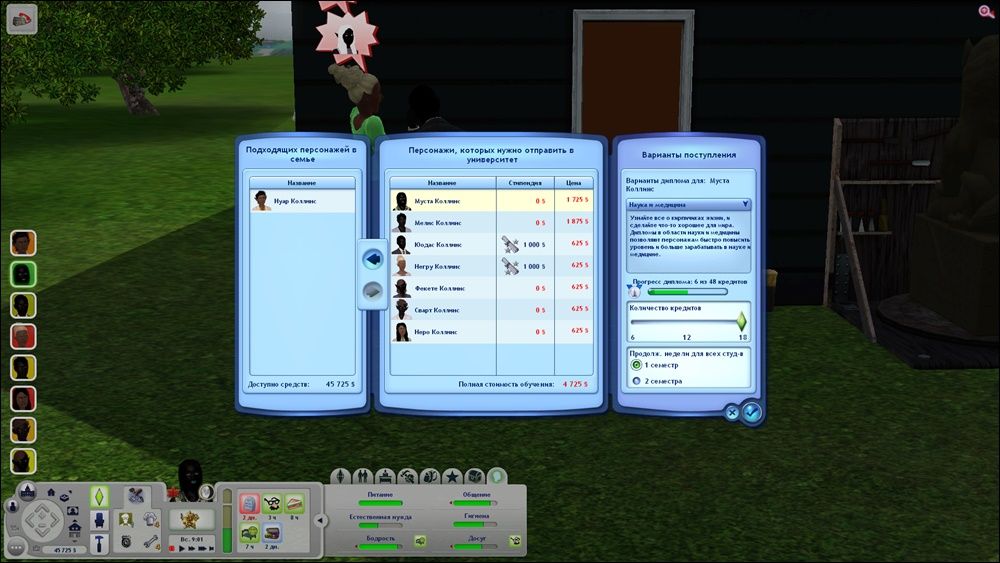This screenshot has width=1000, height=563.
Task: Click the blue left arrow transfer button
Action: coord(371,258)
